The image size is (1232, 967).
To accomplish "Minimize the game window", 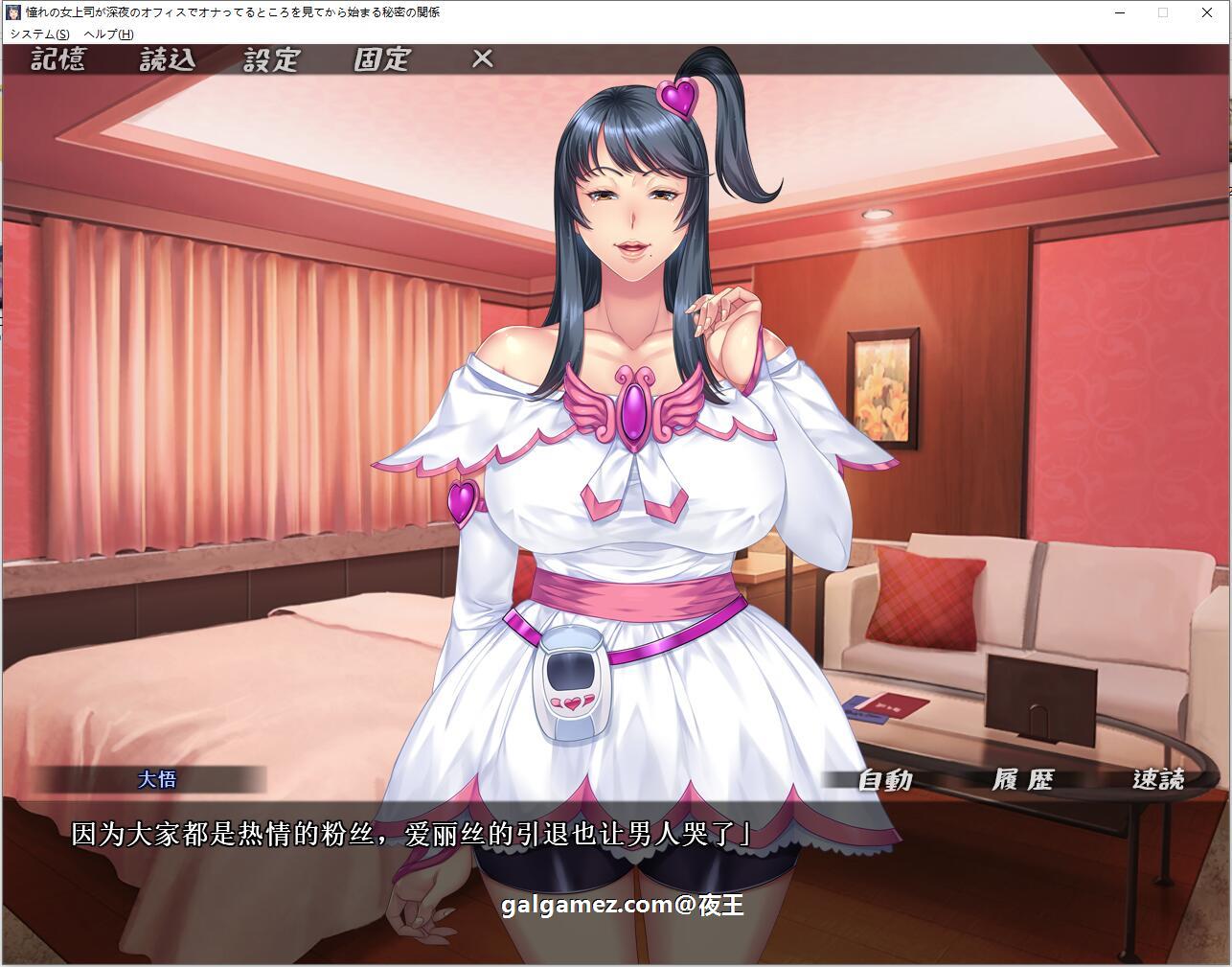I will point(1118,12).
